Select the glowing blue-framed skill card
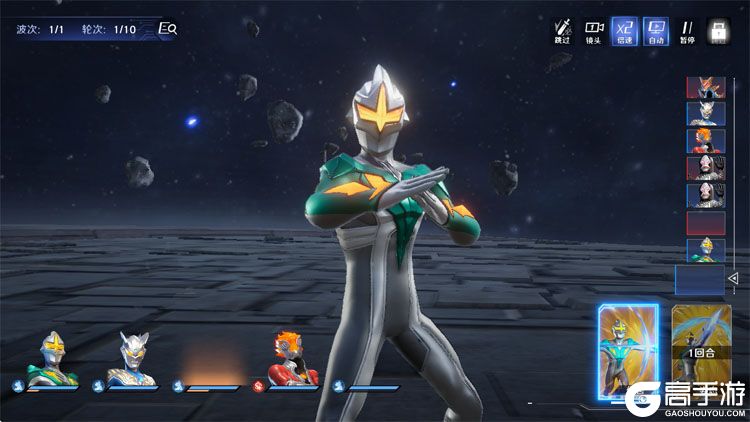The image size is (750, 422). point(627,348)
